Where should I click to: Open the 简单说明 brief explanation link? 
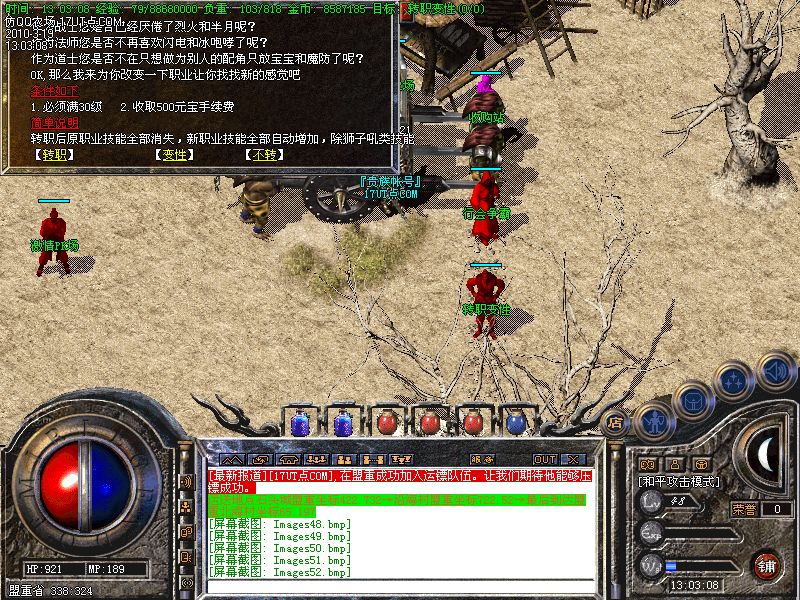(x=54, y=123)
